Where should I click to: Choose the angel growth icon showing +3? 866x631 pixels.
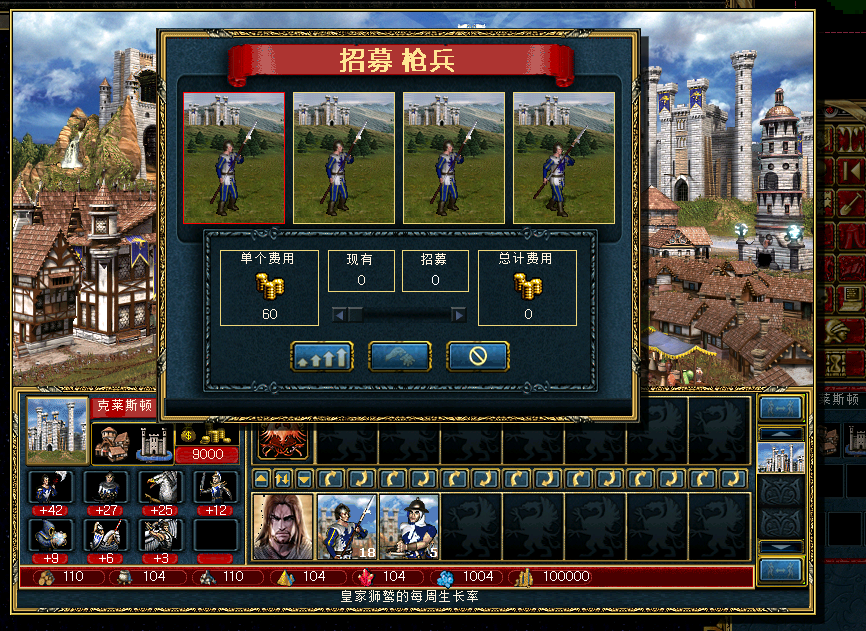point(160,535)
